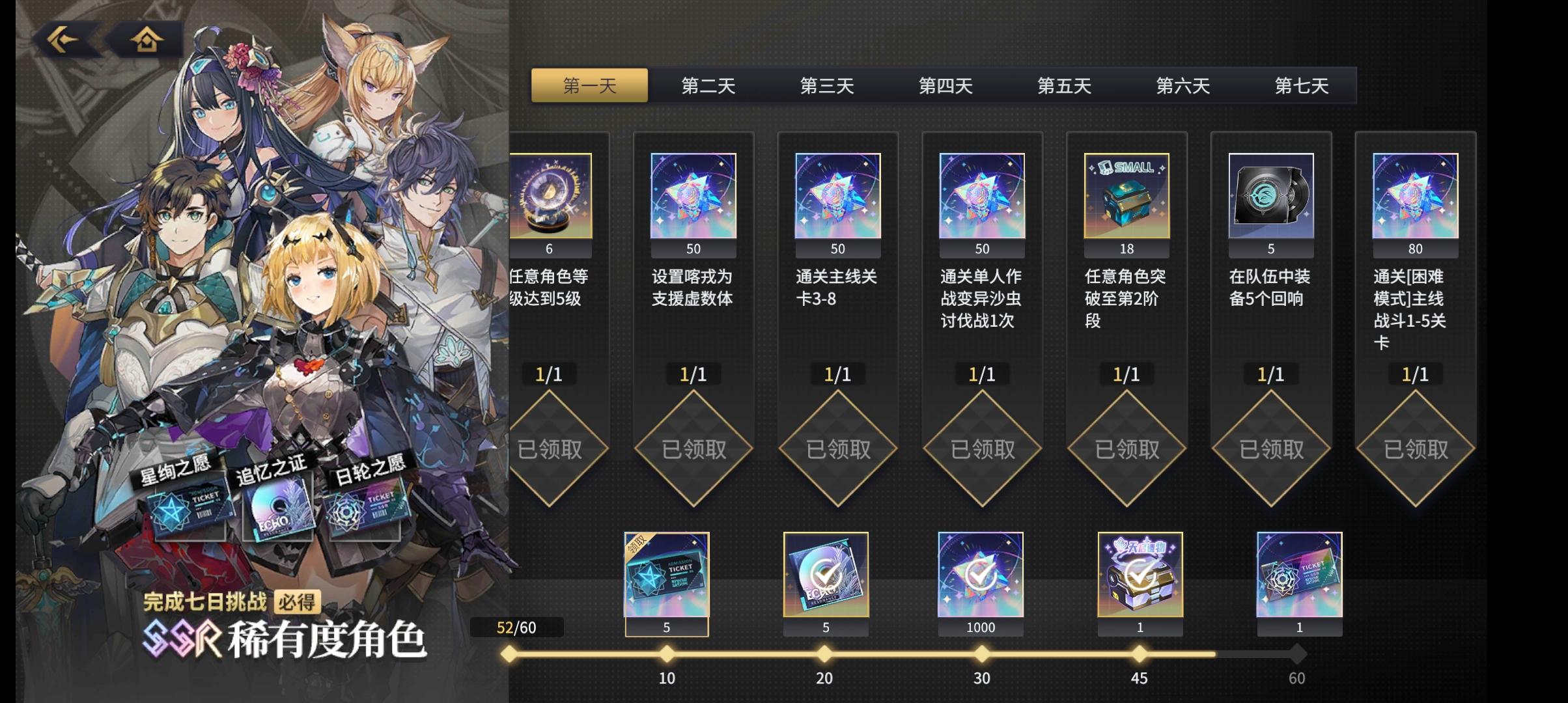Click the 回响 black disc reward icon

point(1270,195)
